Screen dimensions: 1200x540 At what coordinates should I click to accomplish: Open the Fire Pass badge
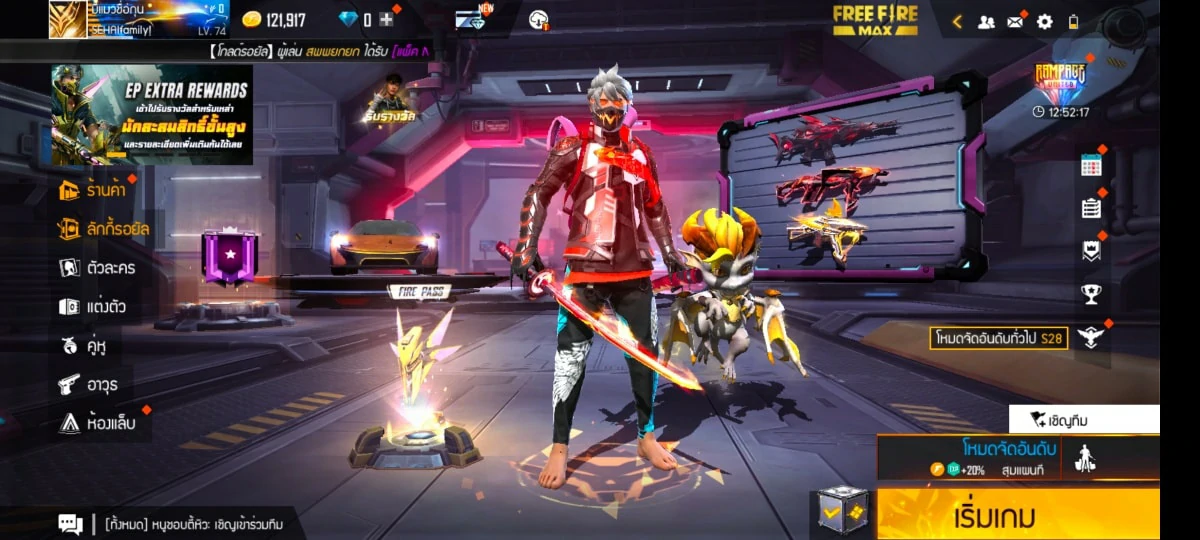(x=230, y=256)
